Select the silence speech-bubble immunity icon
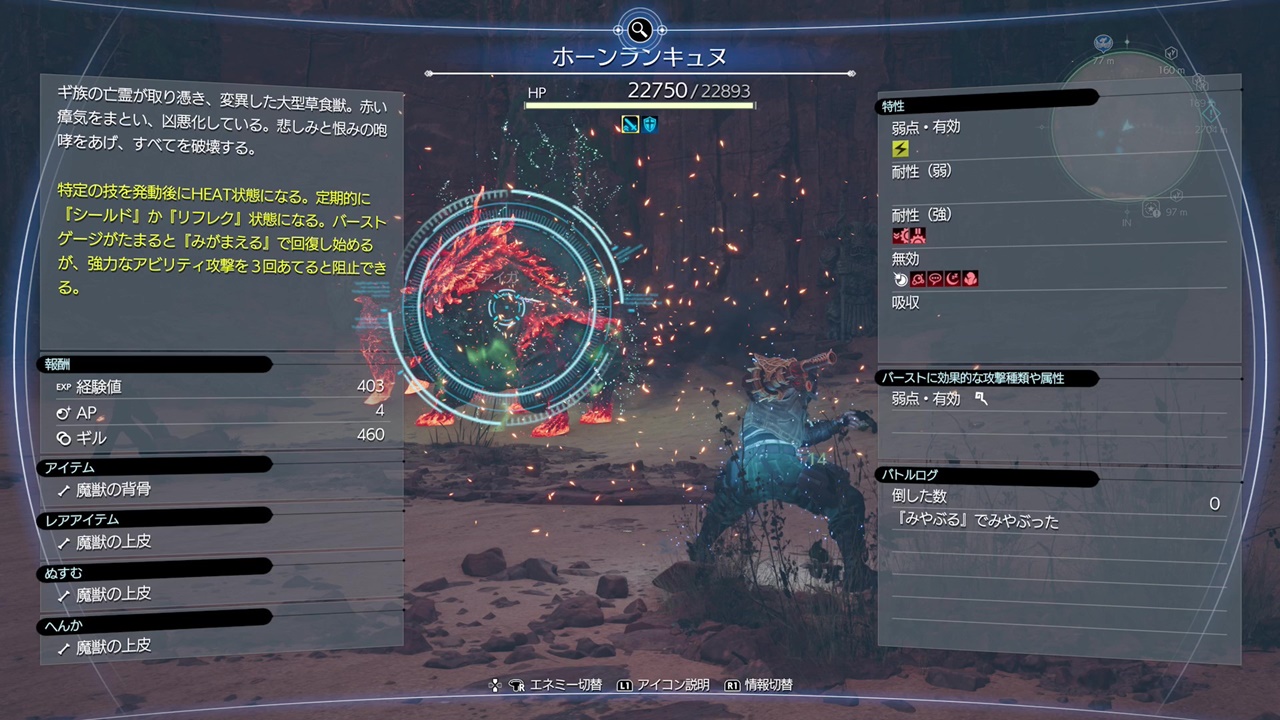The image size is (1280, 720). [x=936, y=278]
